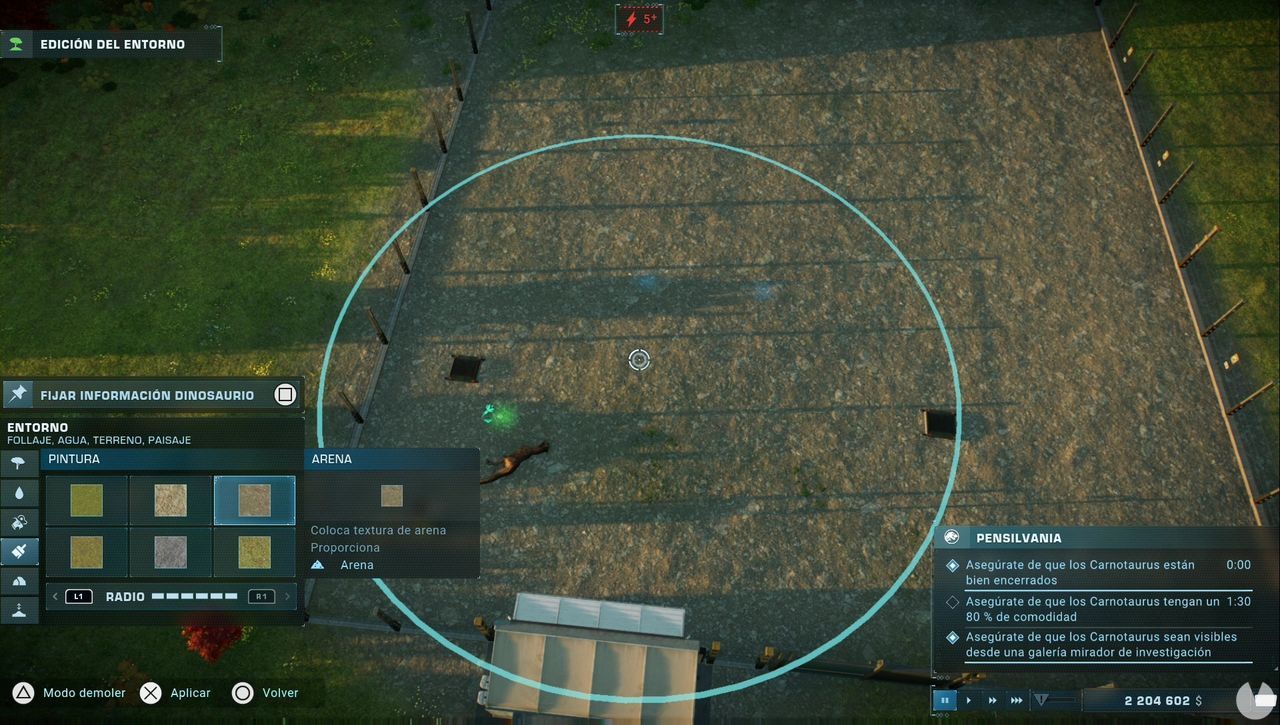Click the left chevron to decrease brush radius
The width and height of the screenshot is (1280, 725).
click(55, 595)
